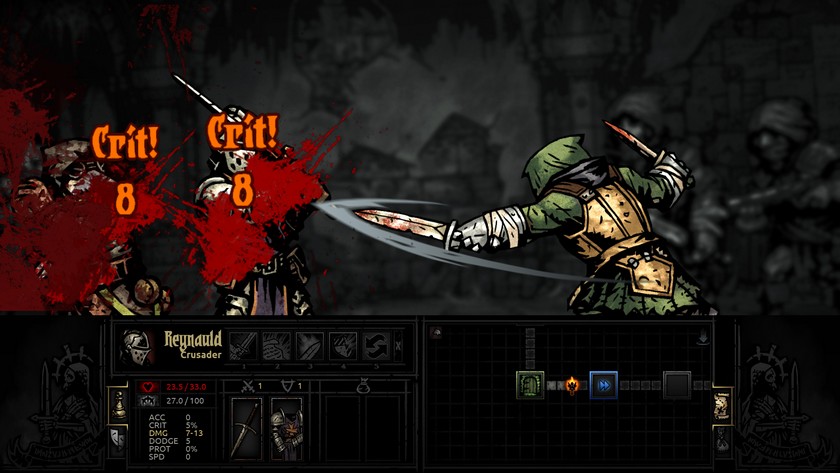Switch to the chess pawn stats tab
This screenshot has height=473, width=840.
point(116,403)
